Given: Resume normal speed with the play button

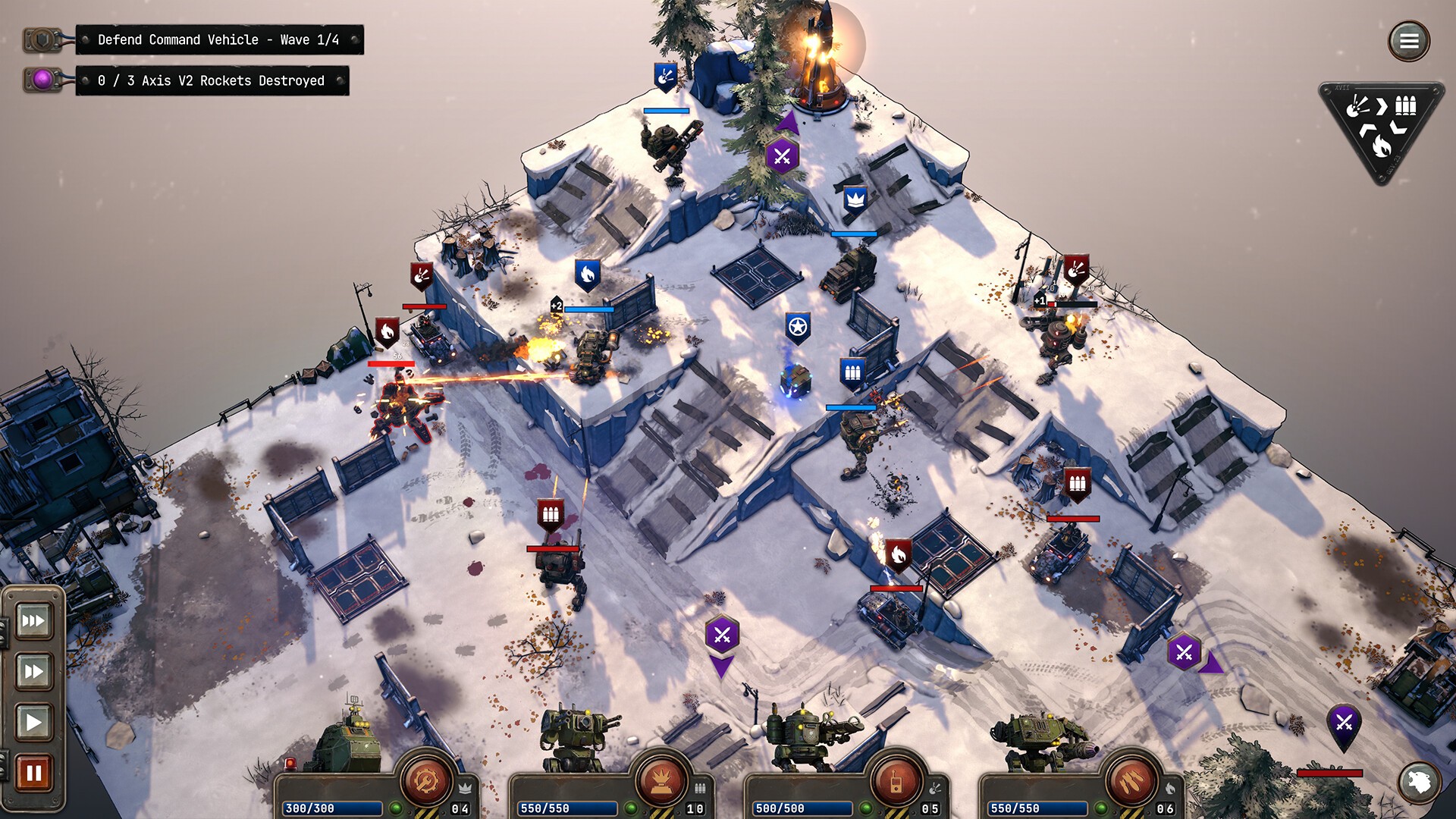Looking at the screenshot, I should [33, 721].
